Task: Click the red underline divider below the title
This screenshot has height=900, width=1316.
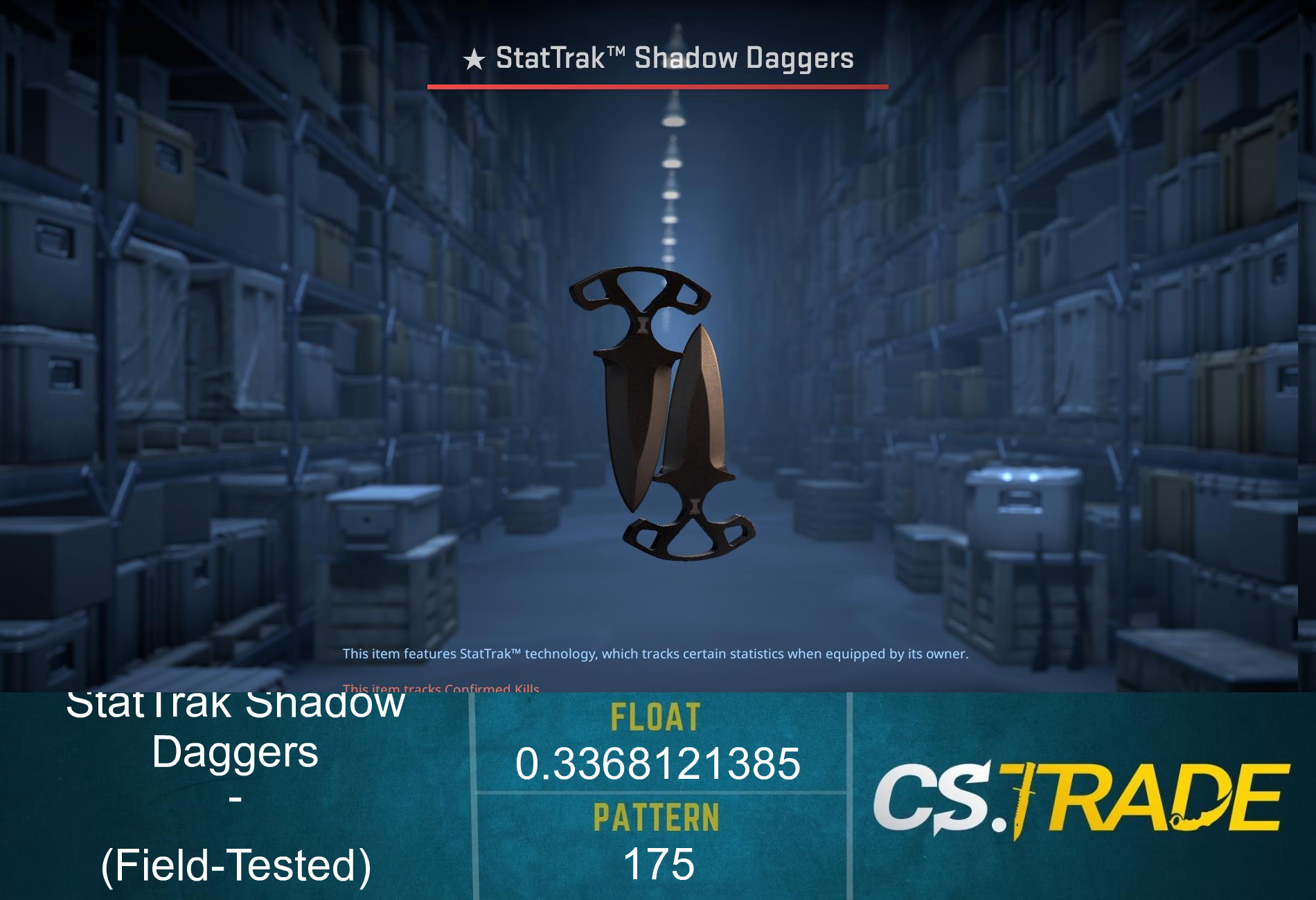Action: [658, 86]
